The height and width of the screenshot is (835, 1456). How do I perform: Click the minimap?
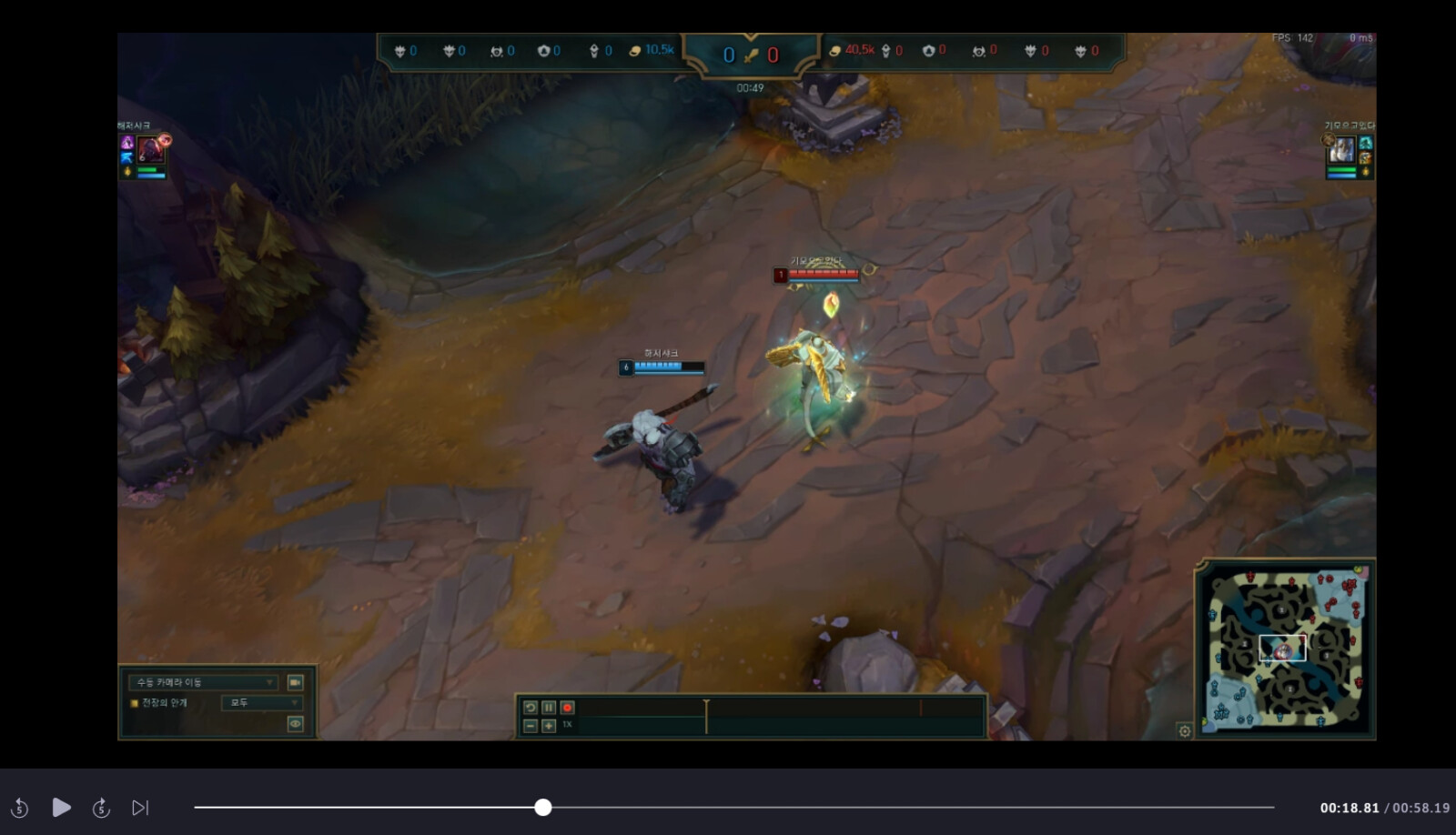point(1286,649)
